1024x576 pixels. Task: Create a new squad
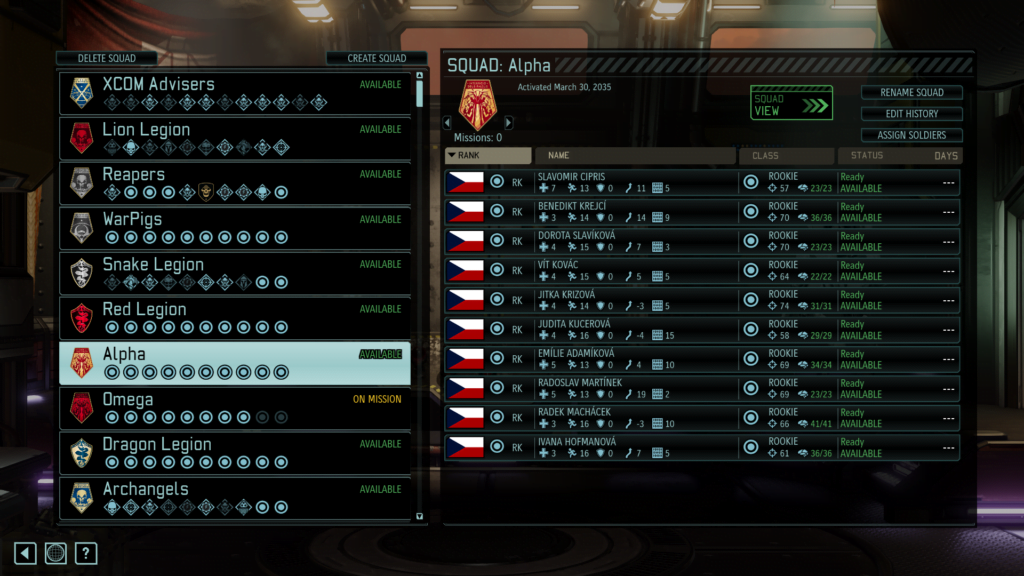click(x=376, y=58)
